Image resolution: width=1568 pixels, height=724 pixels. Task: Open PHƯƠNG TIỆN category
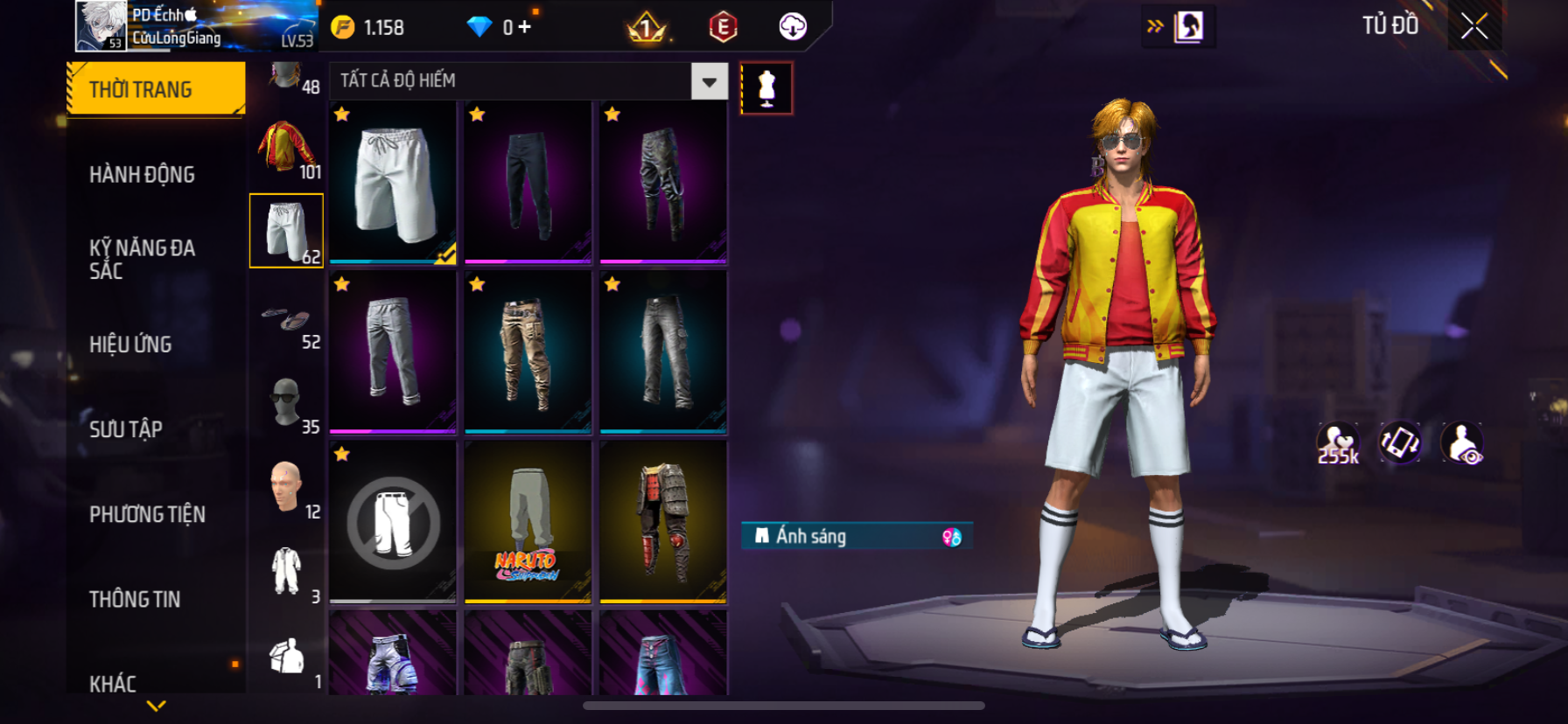(x=147, y=514)
